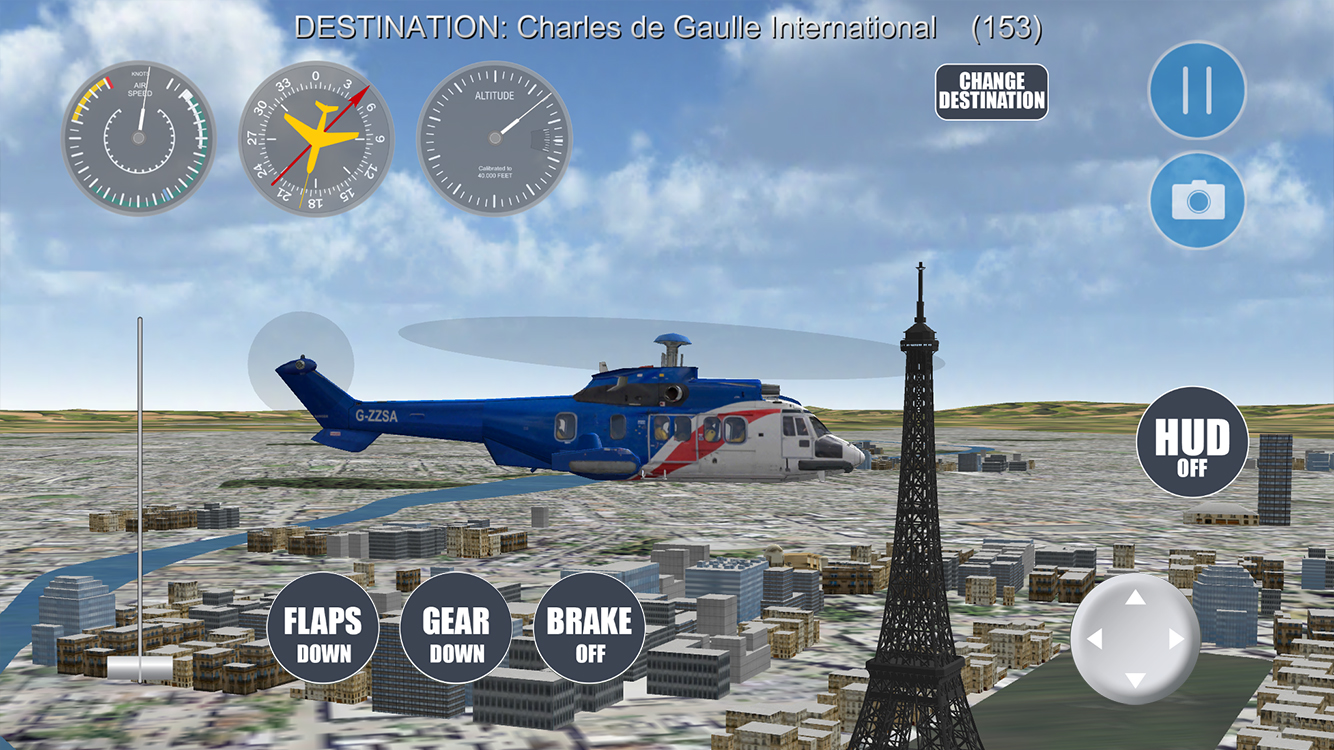Tap the left arrow on the directional pad

click(1094, 639)
